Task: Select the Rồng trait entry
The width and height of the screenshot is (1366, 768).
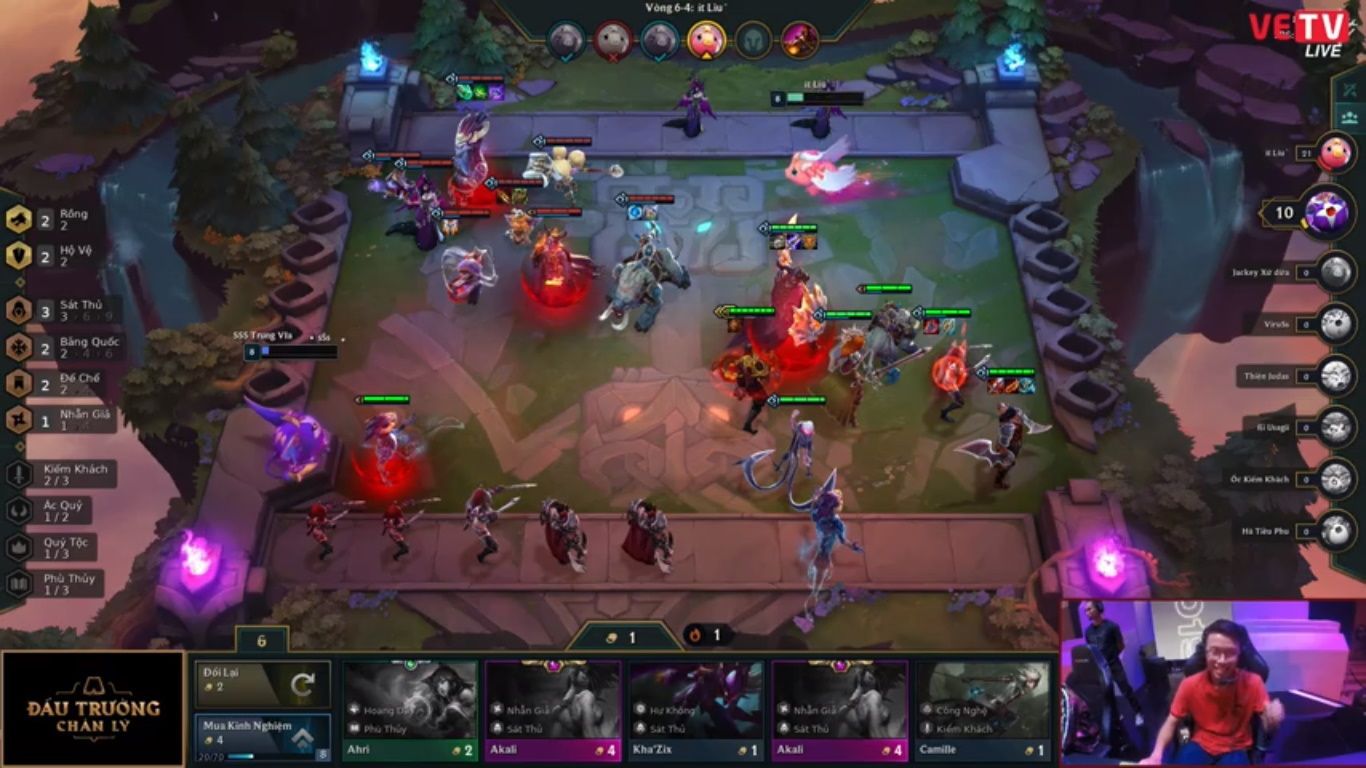Action: point(60,219)
